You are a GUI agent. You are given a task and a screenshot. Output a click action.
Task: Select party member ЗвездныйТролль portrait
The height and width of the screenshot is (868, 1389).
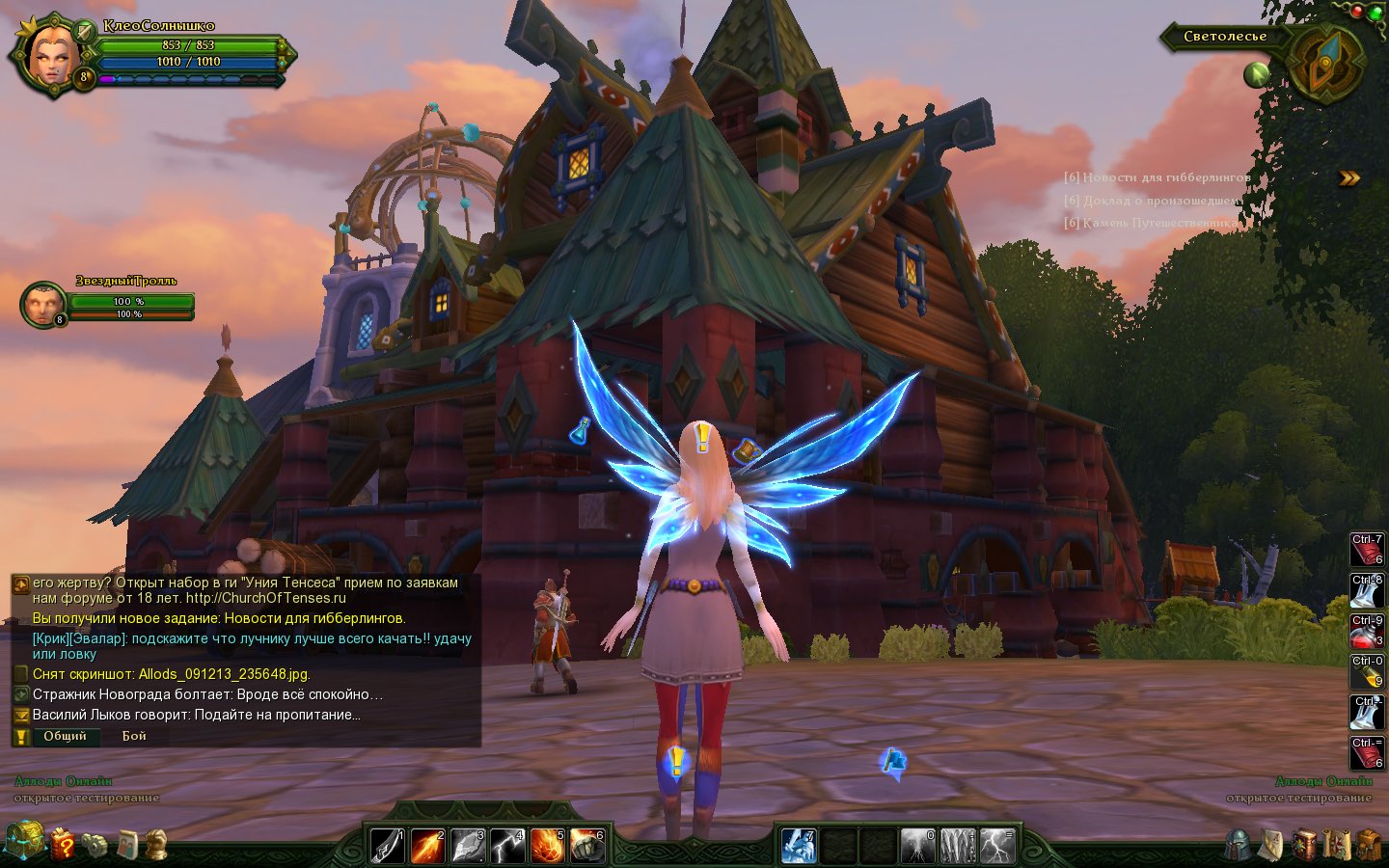42,305
